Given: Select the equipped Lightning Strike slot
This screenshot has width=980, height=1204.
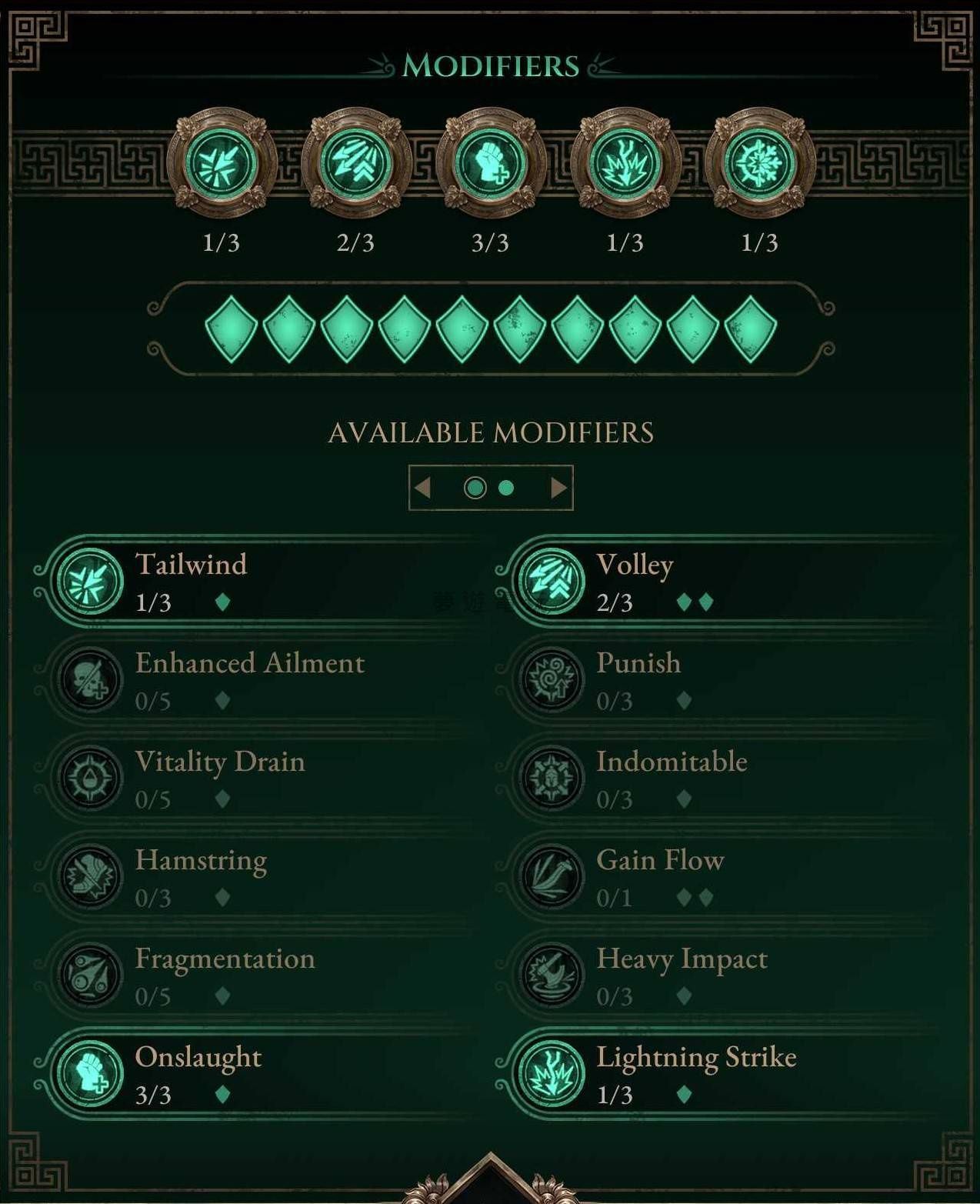Looking at the screenshot, I should (x=625, y=164).
